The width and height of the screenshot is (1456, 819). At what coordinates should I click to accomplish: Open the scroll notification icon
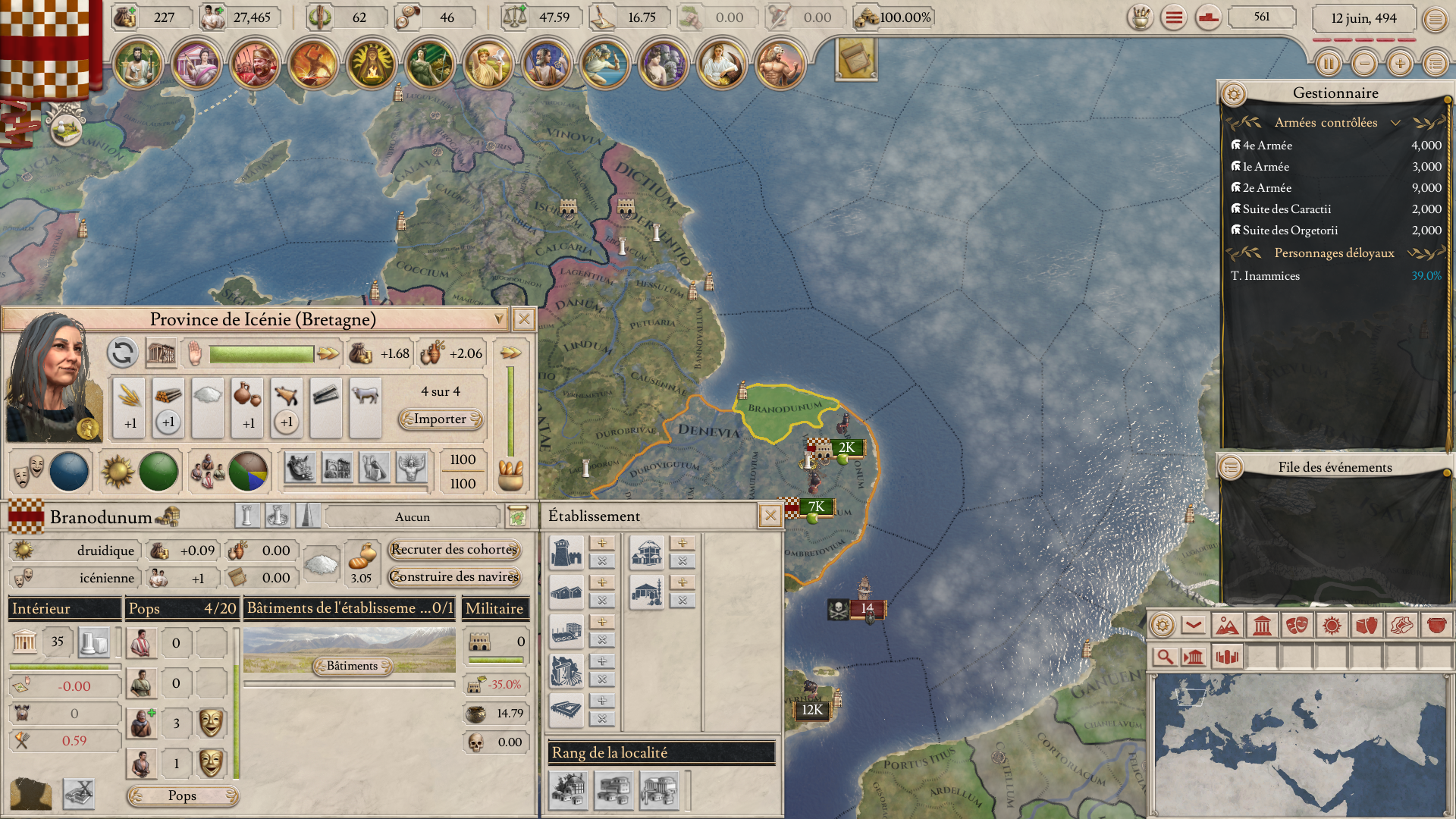pos(856,58)
